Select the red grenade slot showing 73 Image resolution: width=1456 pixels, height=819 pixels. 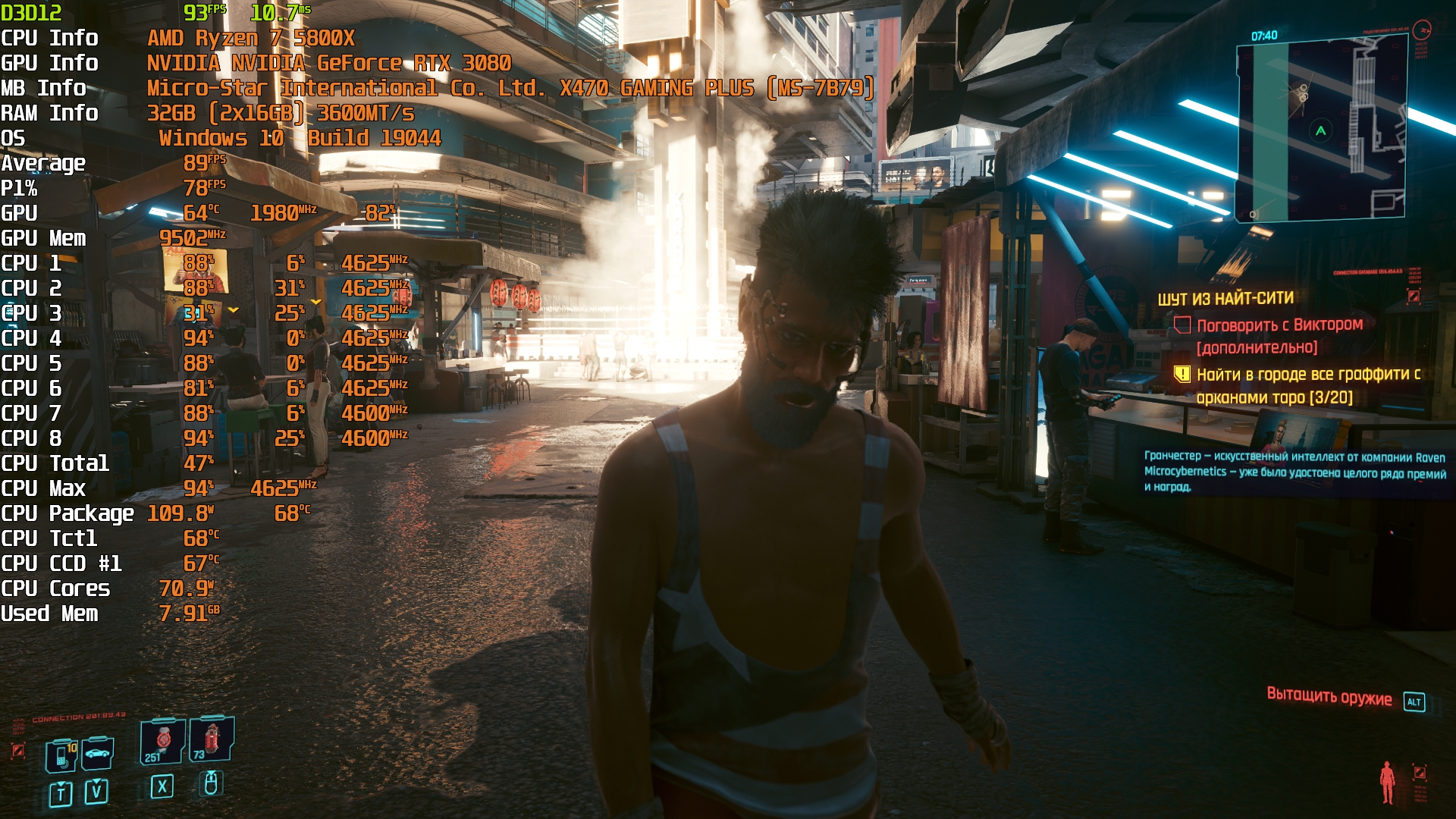point(211,739)
